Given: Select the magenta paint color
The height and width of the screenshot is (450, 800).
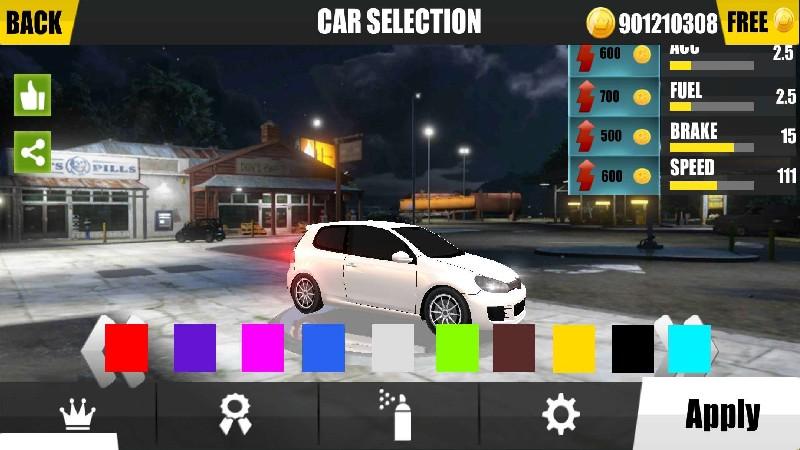Looking at the screenshot, I should click(x=263, y=348).
